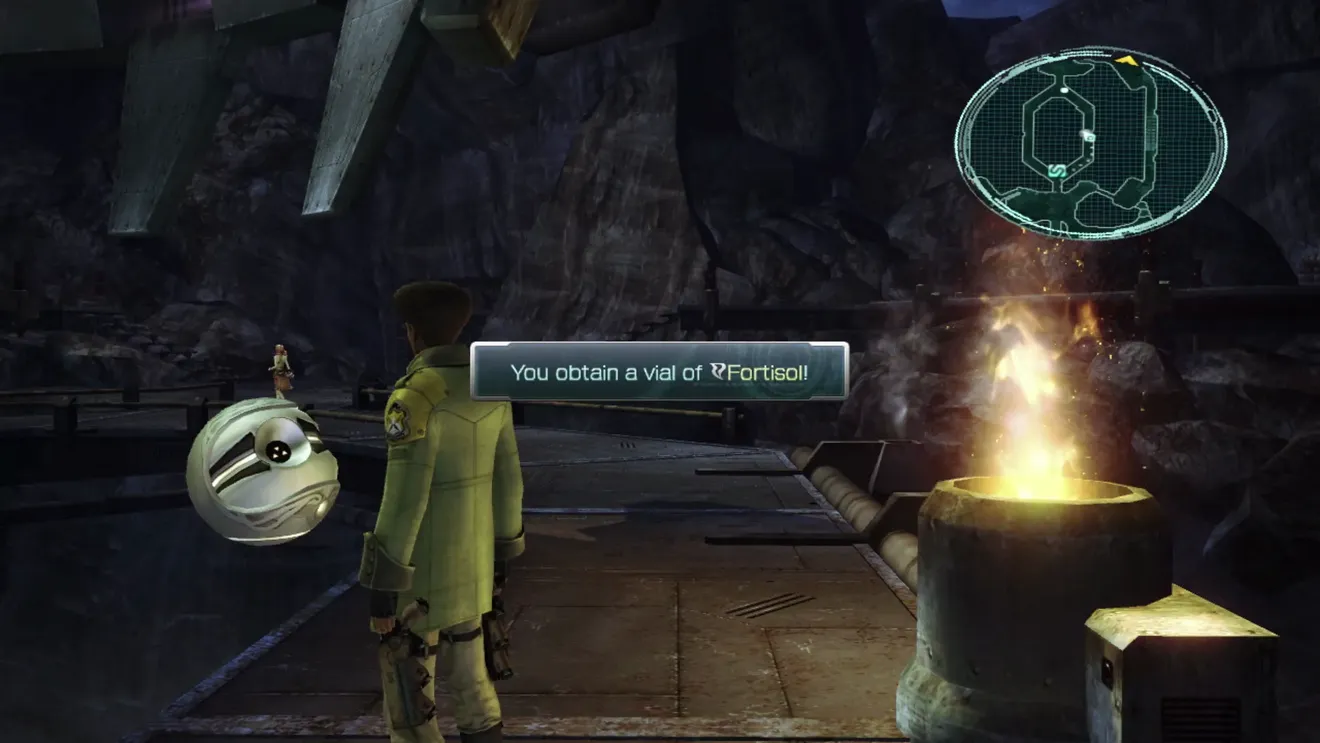Screen dimensions: 1320x743
Task: Click the yellow arrow marker on minimap
Action: 1126,60
